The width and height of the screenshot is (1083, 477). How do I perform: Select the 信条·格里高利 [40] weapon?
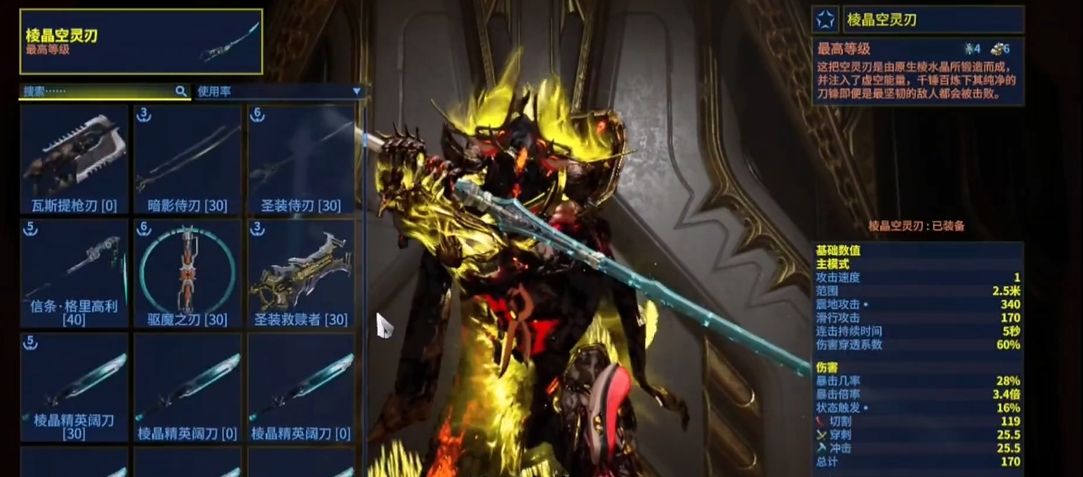[75, 273]
